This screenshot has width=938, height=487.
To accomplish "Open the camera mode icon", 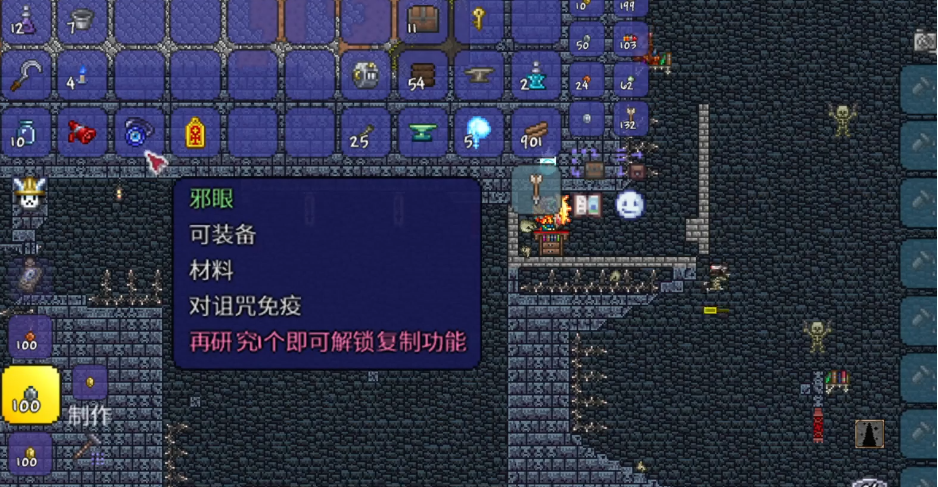I will pos(925,41).
